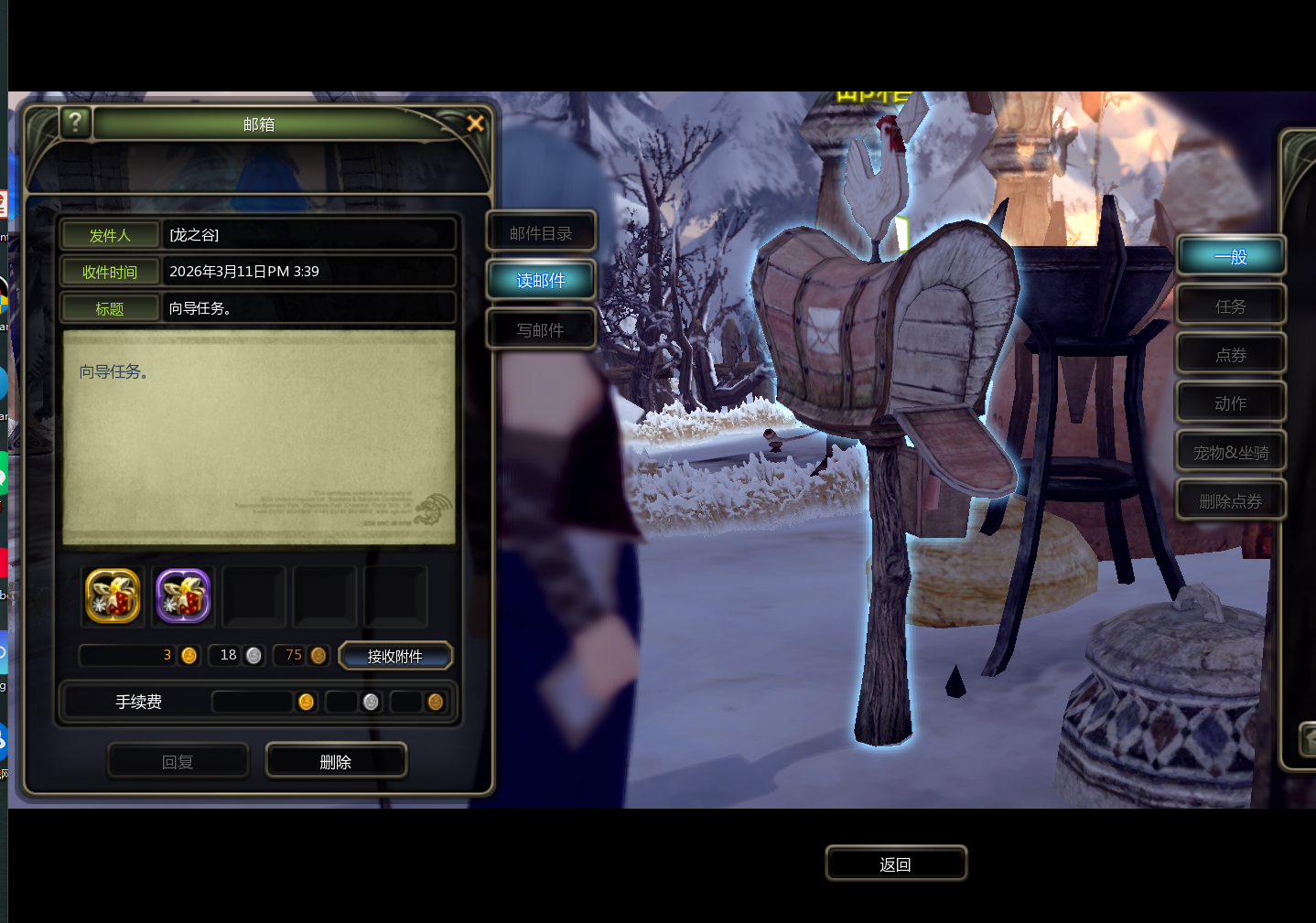Select the gold-framed gift box attachment
The image size is (1316, 923).
(x=113, y=596)
